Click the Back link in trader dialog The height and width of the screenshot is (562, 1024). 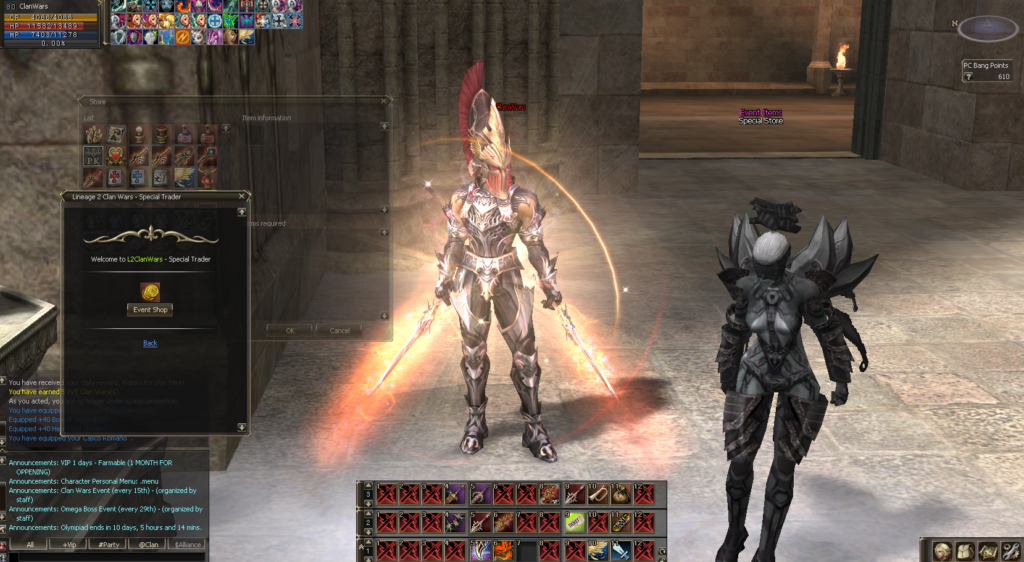pos(150,343)
